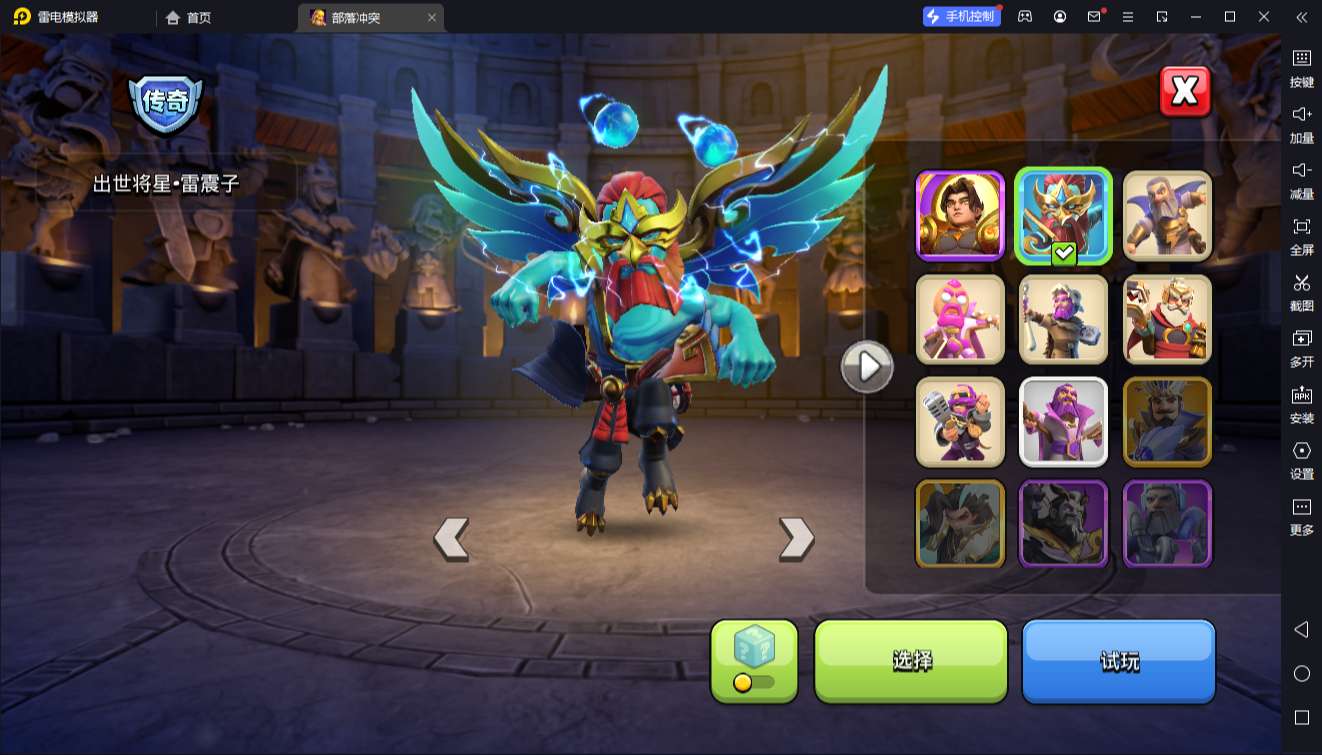Viewport: 1322px width, 755px height.
Task: Choose the purple-bearded skin holding a staff
Action: click(x=1063, y=319)
